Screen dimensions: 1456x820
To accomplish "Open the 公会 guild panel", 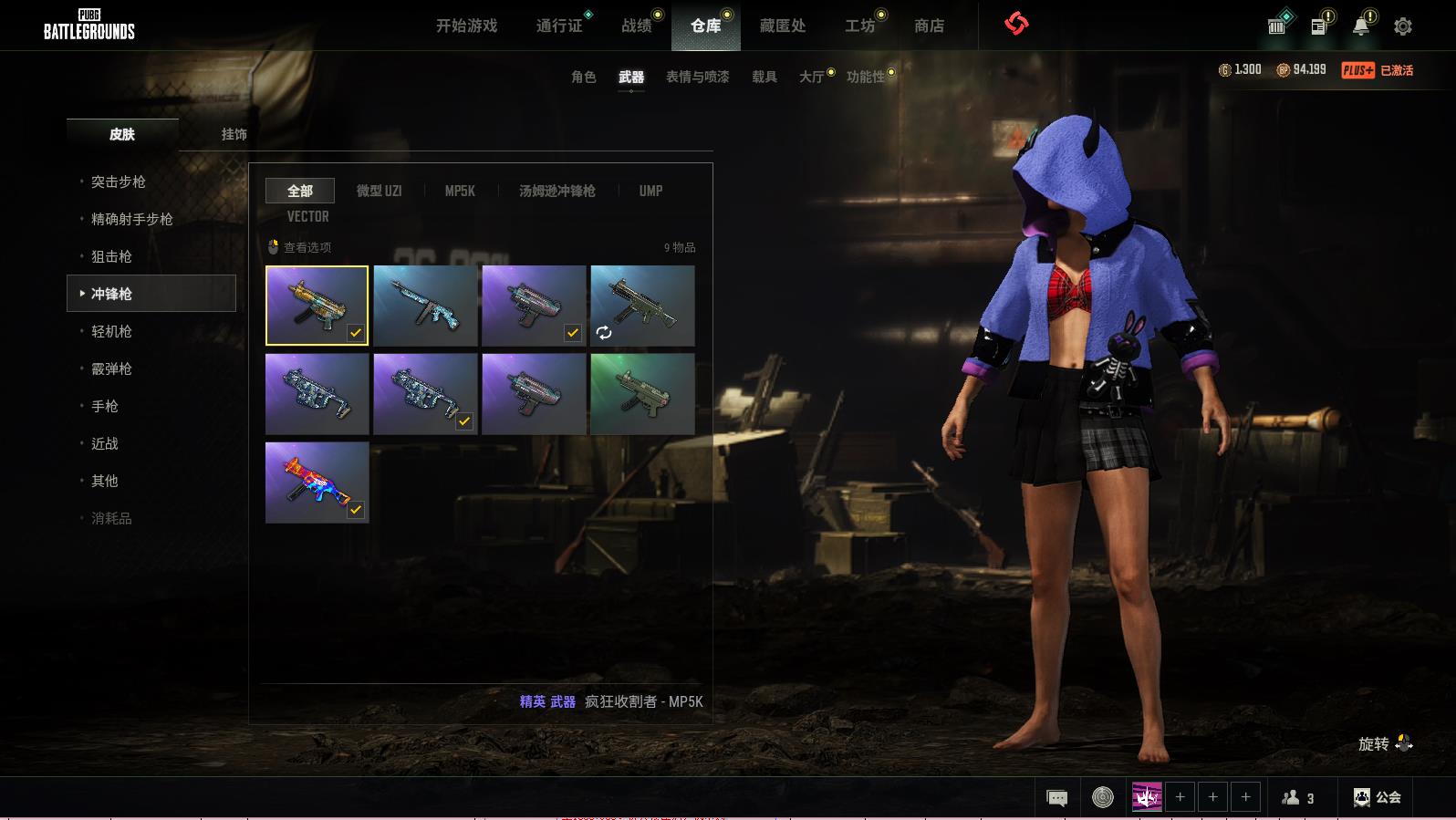I will [1378, 797].
